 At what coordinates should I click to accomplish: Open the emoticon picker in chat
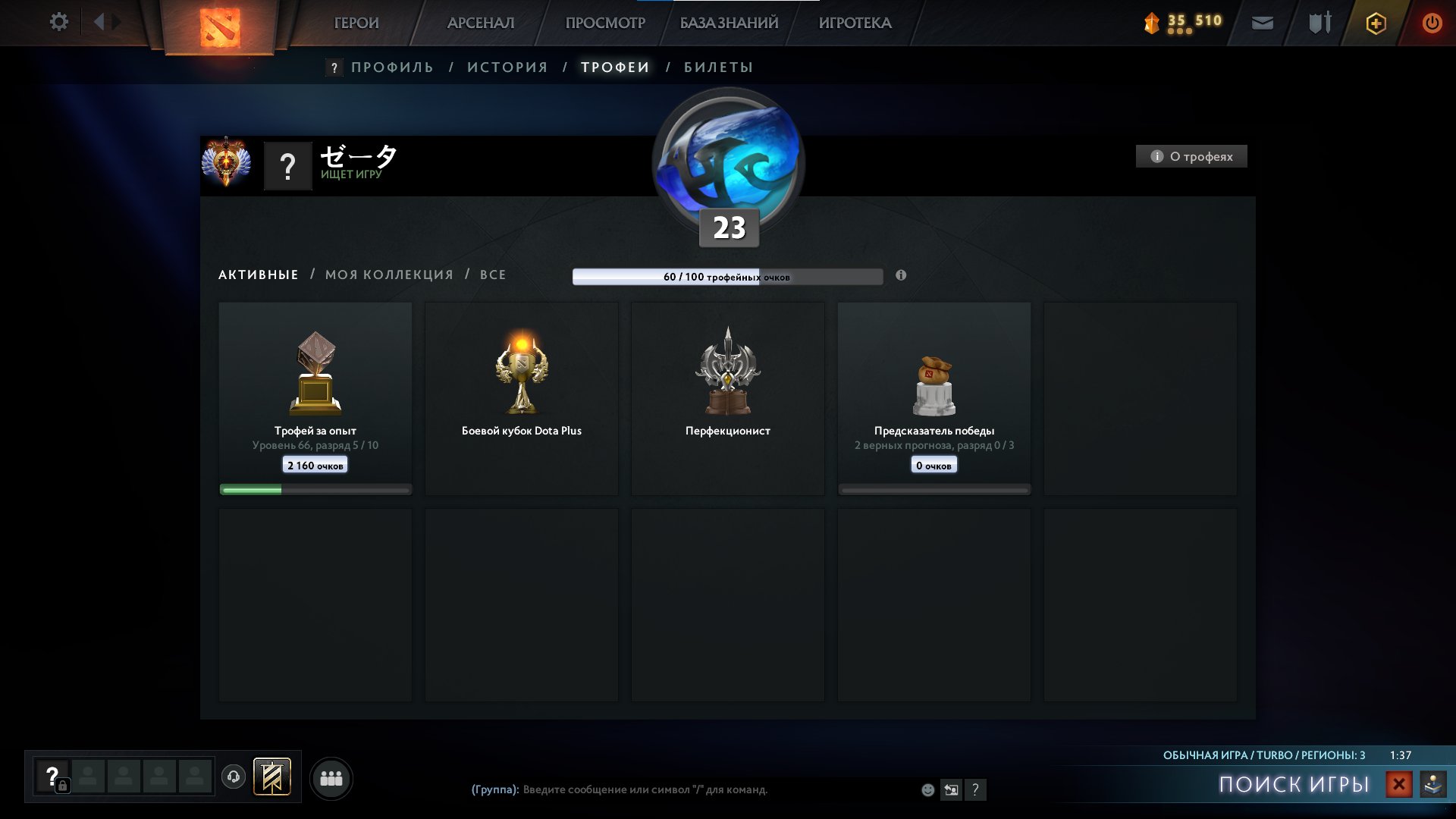[x=927, y=790]
